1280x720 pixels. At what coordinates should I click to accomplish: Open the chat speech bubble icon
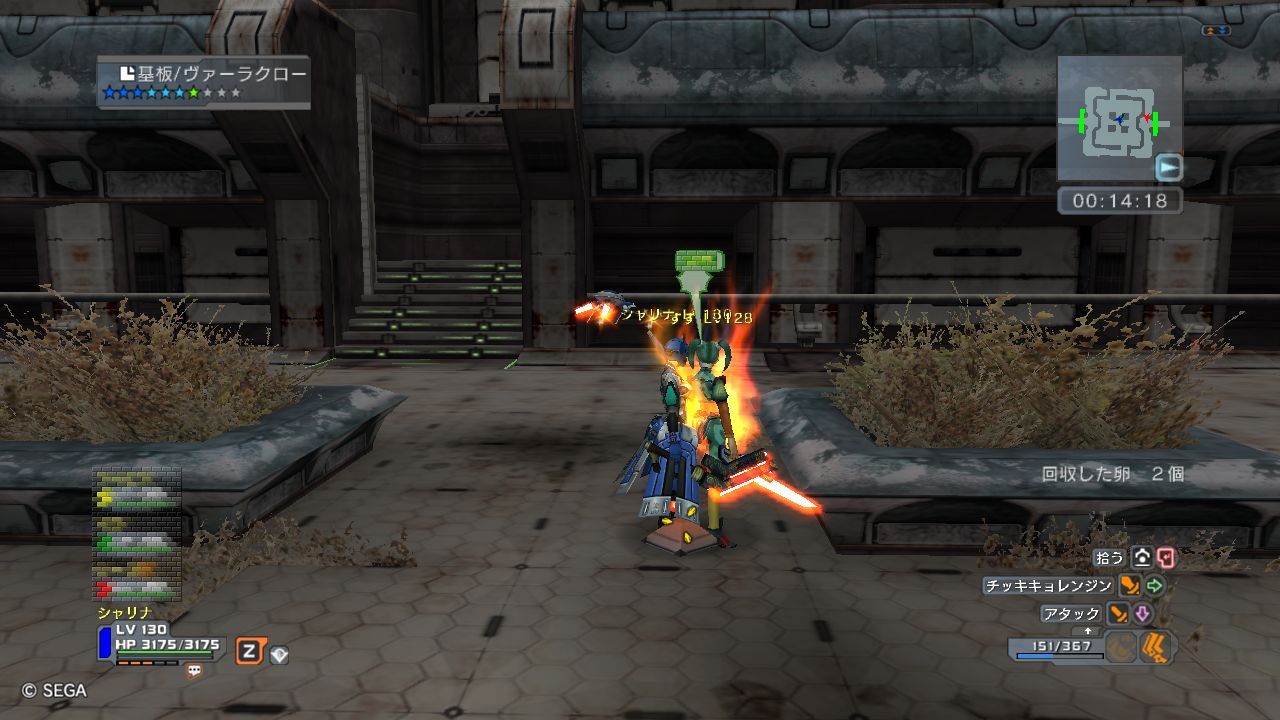[194, 671]
